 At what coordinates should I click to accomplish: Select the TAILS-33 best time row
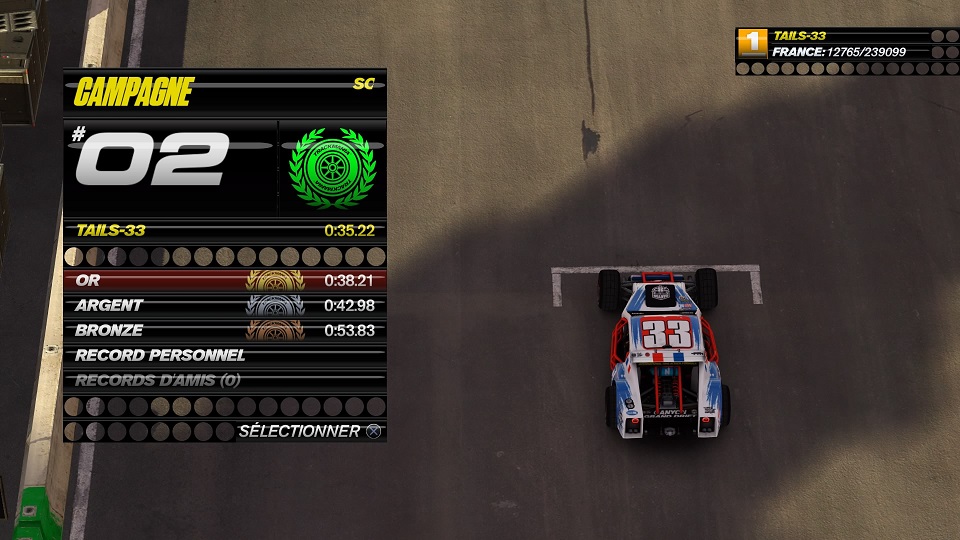[x=224, y=230]
